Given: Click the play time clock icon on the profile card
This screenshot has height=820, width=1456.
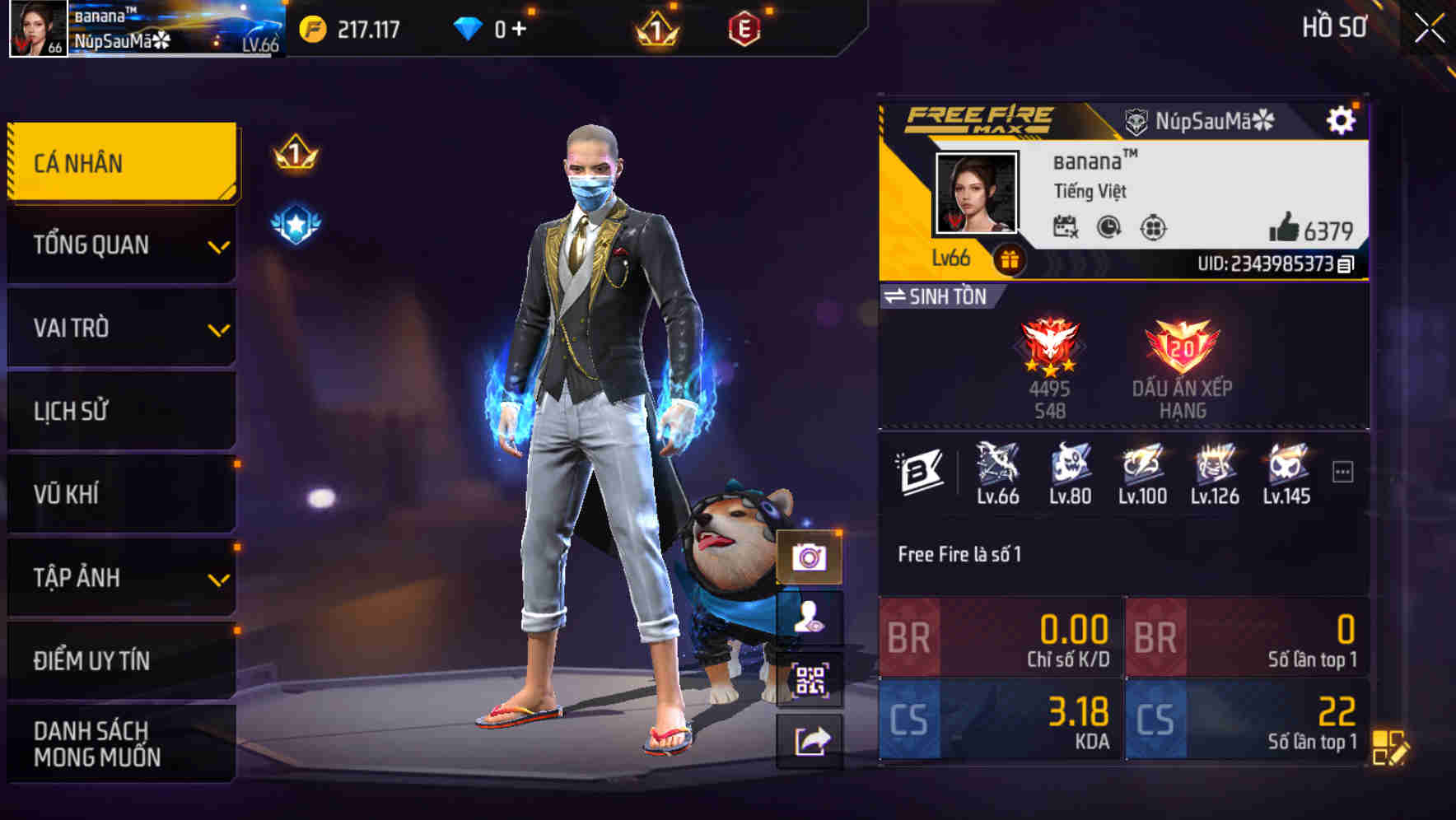Looking at the screenshot, I should tap(1109, 231).
